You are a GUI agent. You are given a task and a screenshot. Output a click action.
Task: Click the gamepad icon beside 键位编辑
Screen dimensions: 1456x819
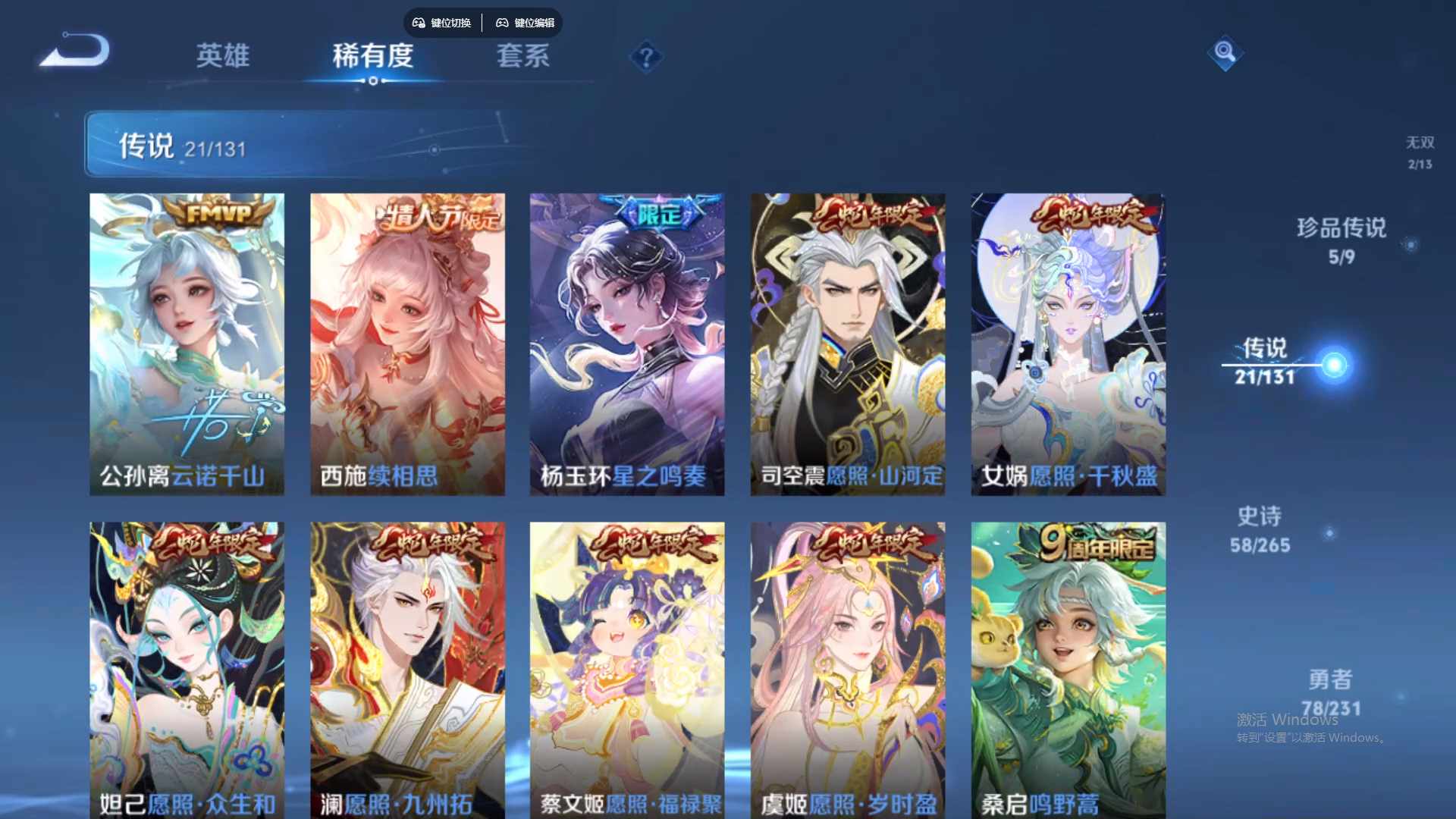(502, 23)
